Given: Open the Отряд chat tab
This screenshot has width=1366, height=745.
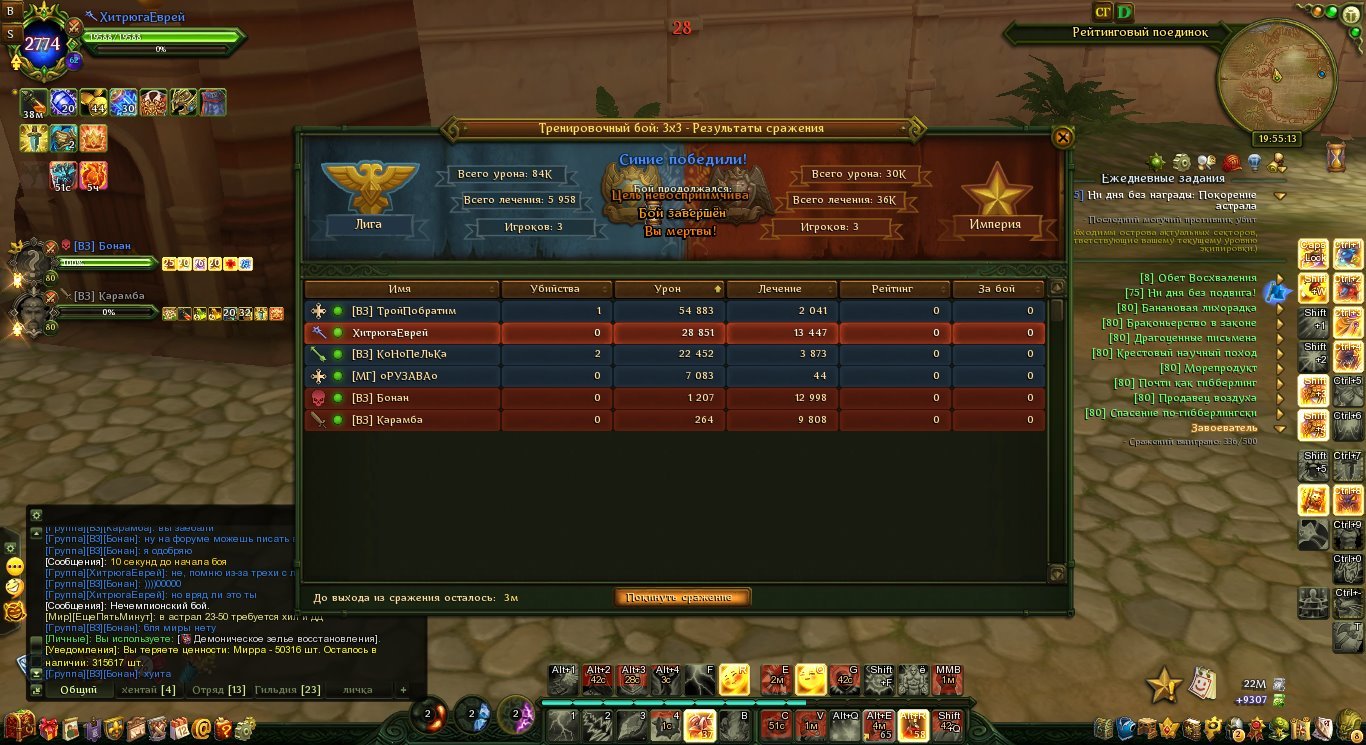Looking at the screenshot, I should pos(218,690).
